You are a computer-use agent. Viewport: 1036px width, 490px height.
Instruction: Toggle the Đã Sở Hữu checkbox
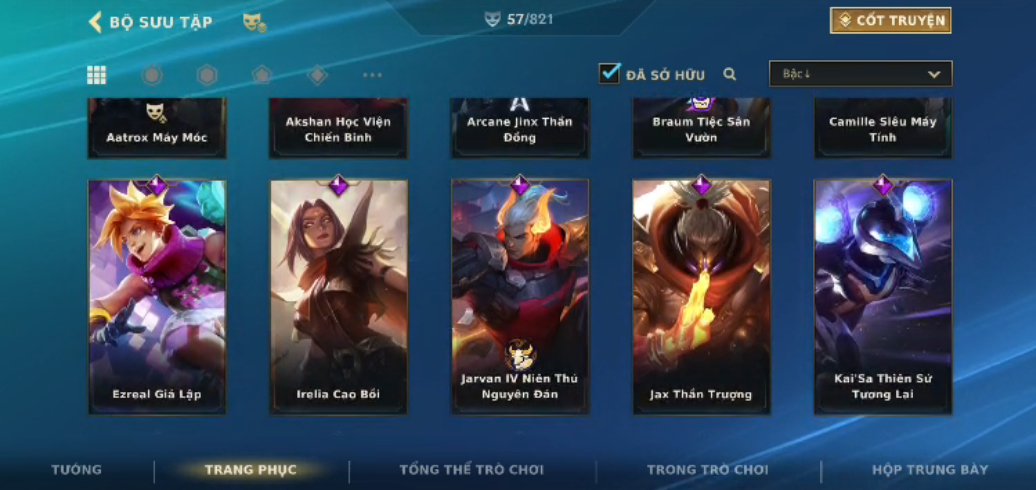pyautogui.click(x=609, y=74)
